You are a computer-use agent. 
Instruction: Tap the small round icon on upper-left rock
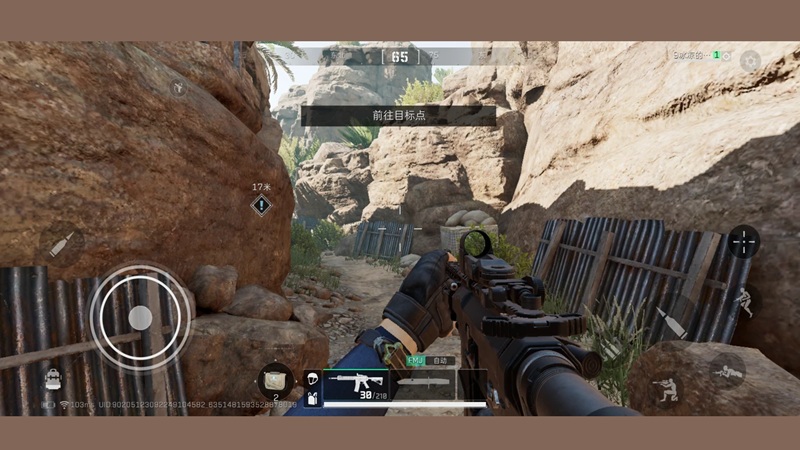tap(179, 88)
